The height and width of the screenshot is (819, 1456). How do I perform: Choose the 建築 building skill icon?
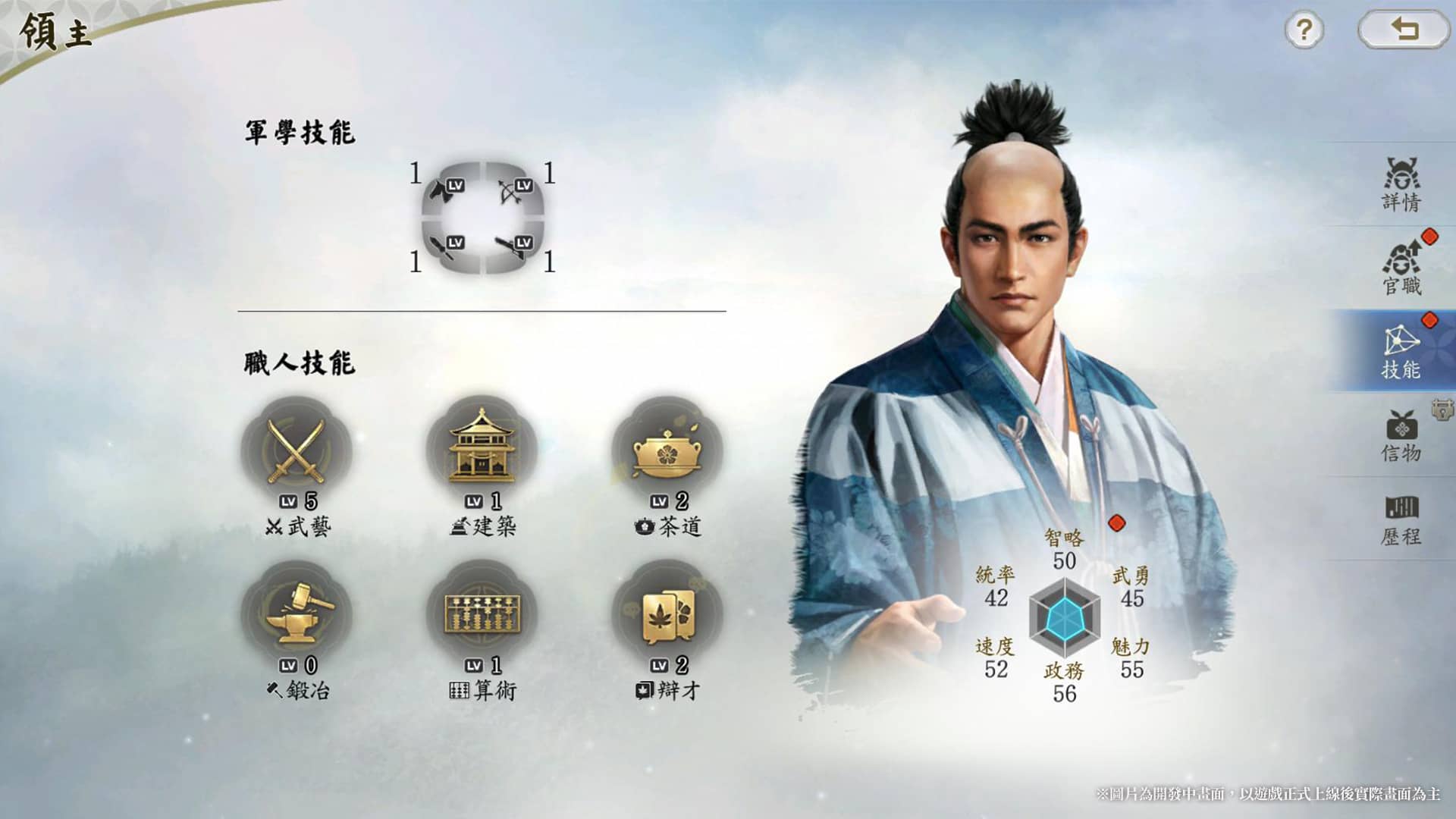482,451
